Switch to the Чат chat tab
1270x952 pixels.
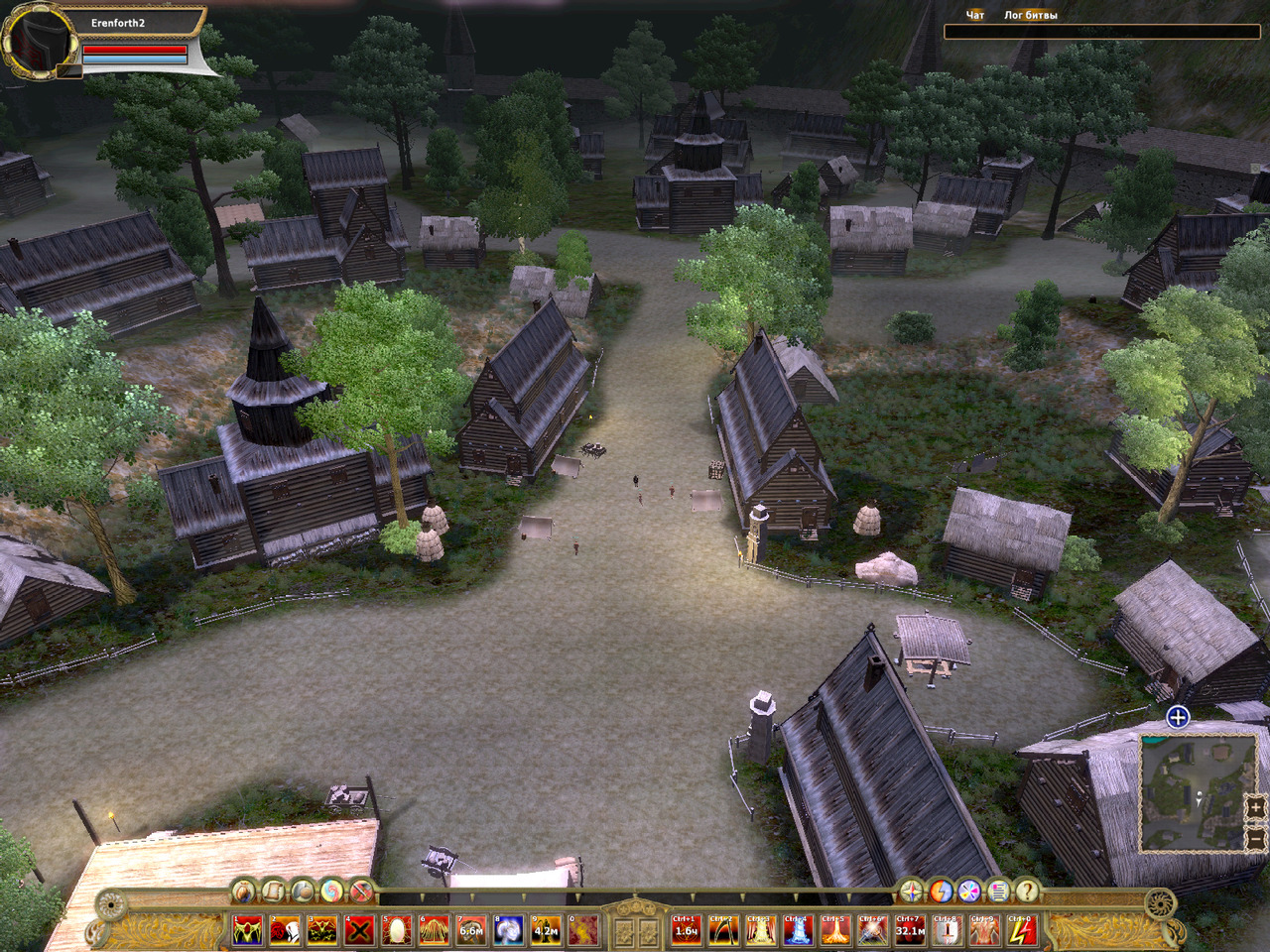click(x=975, y=16)
